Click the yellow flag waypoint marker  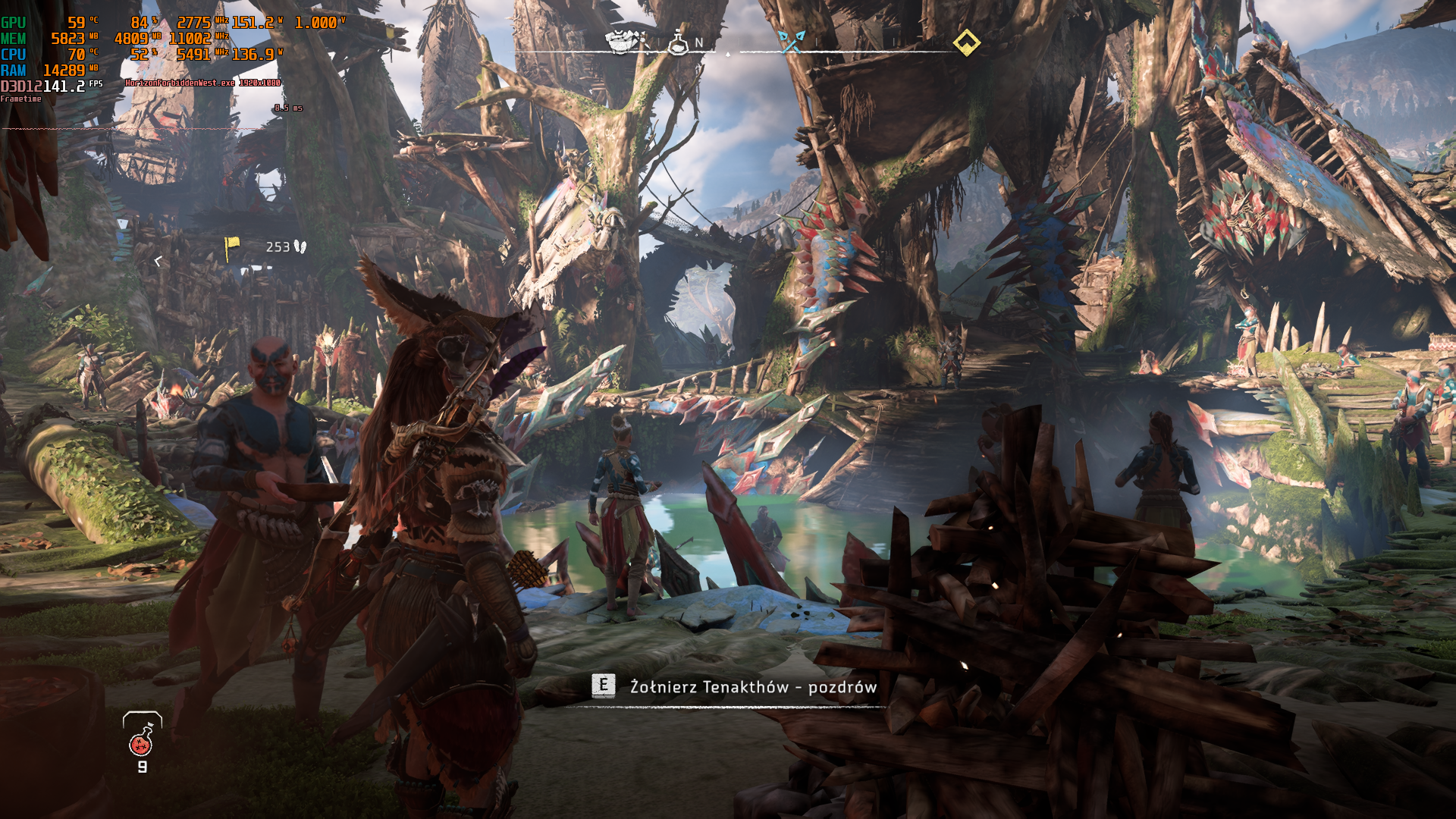pos(231,245)
